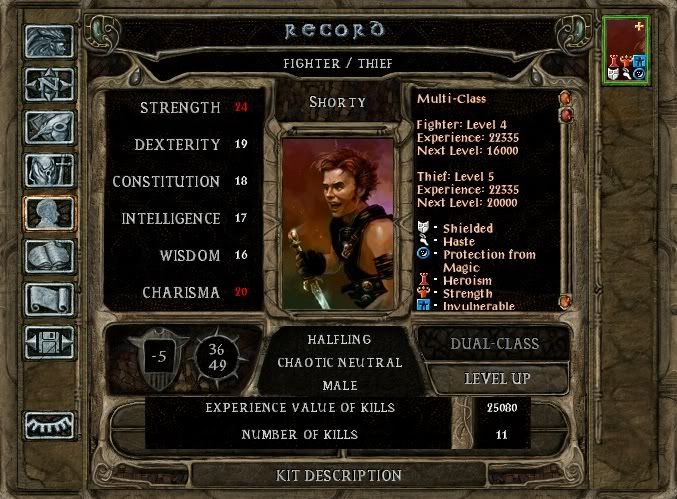Image resolution: width=677 pixels, height=499 pixels.
Task: Click the class info scroll-down arrow
Action: [x=565, y=300]
